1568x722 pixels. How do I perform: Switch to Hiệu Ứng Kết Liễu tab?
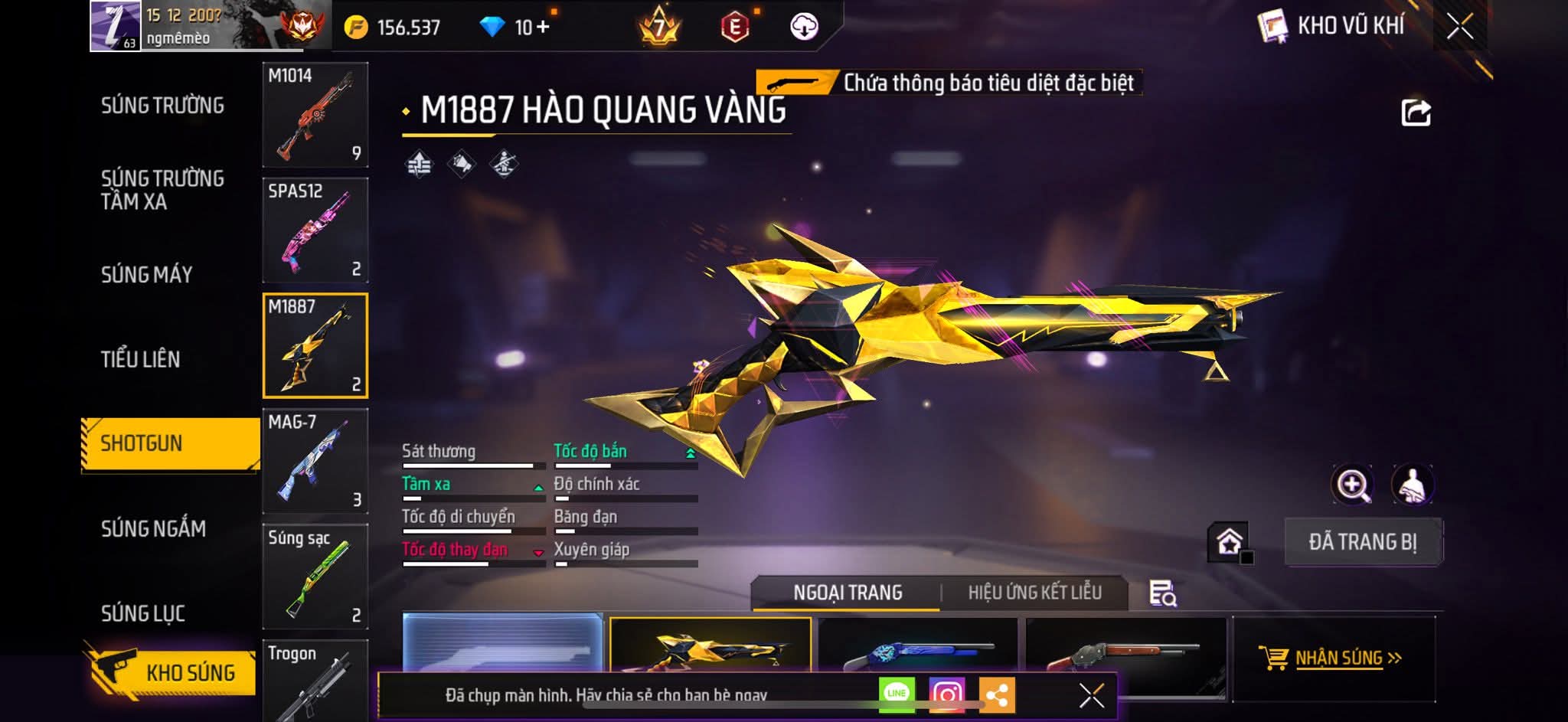(x=1034, y=593)
